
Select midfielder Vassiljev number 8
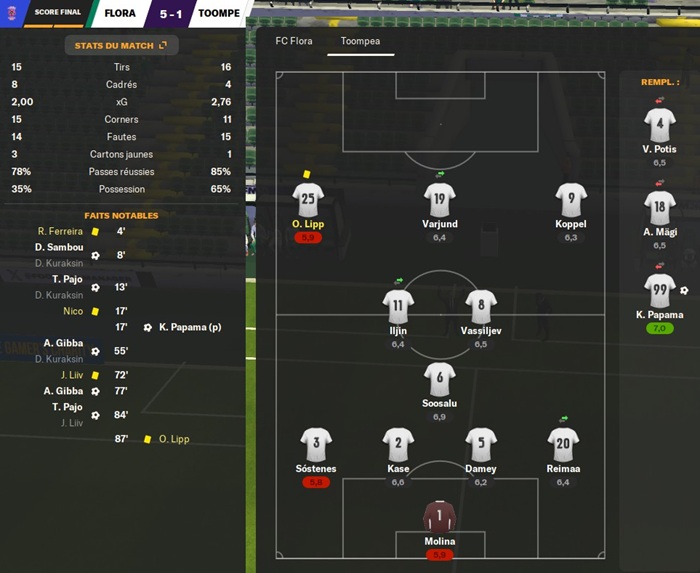(x=480, y=305)
